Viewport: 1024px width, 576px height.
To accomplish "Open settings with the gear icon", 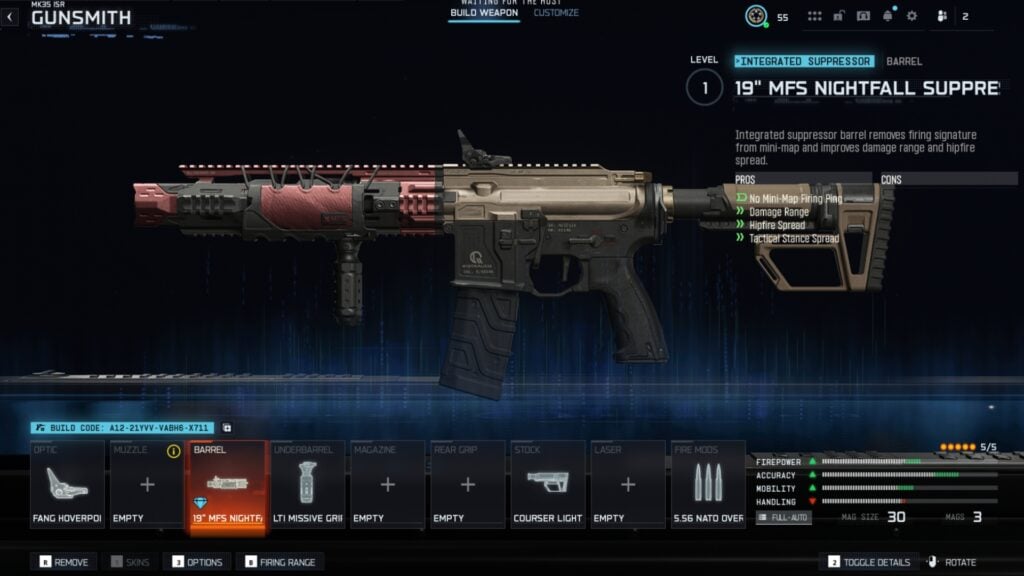I will click(912, 16).
